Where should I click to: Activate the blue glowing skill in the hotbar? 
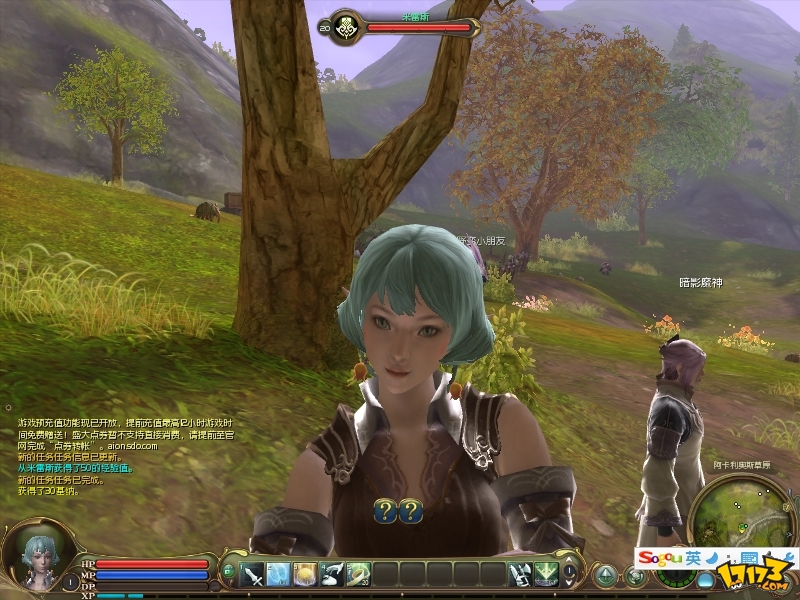click(278, 574)
